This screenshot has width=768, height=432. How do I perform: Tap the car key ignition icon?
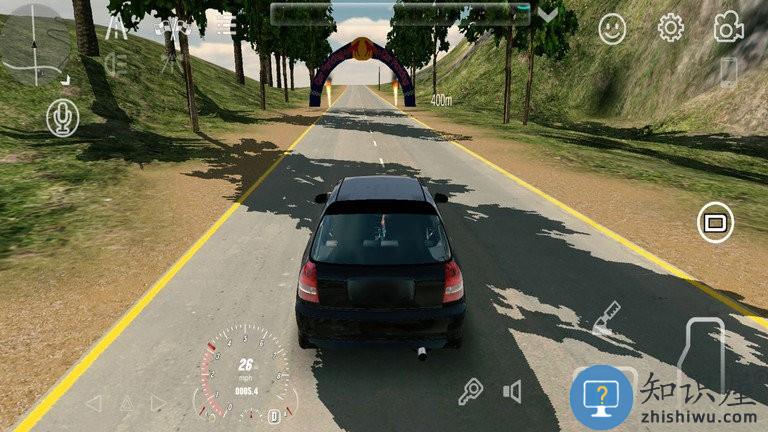[x=470, y=392]
